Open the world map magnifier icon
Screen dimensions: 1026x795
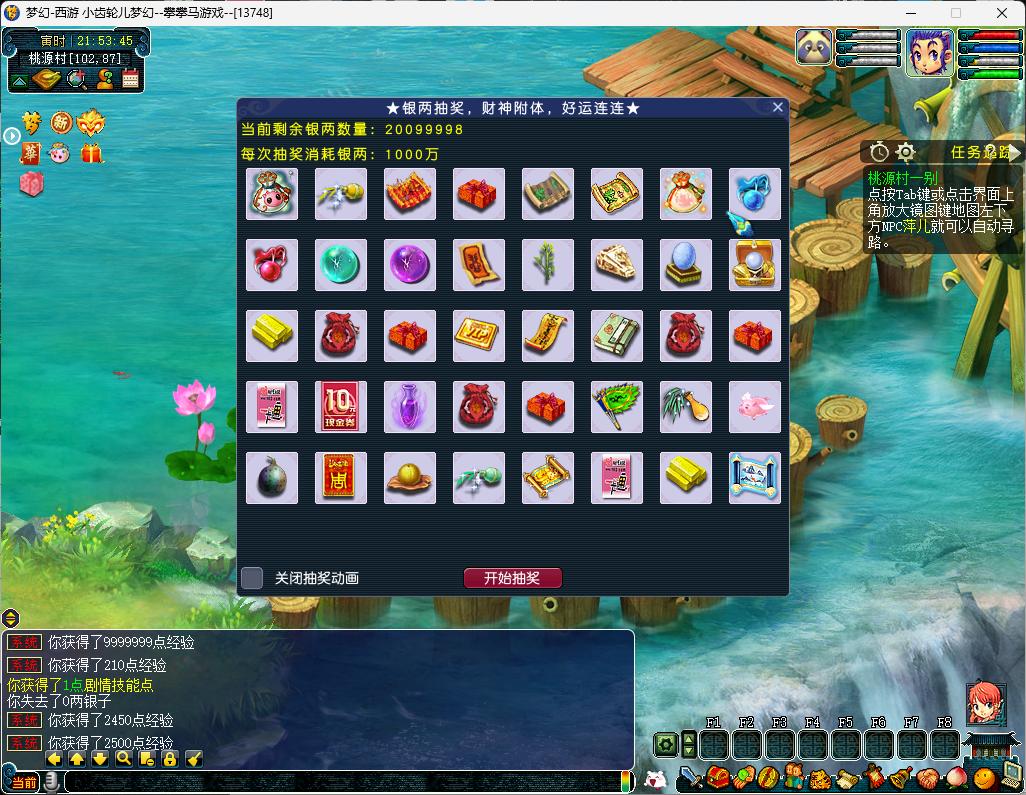click(76, 79)
